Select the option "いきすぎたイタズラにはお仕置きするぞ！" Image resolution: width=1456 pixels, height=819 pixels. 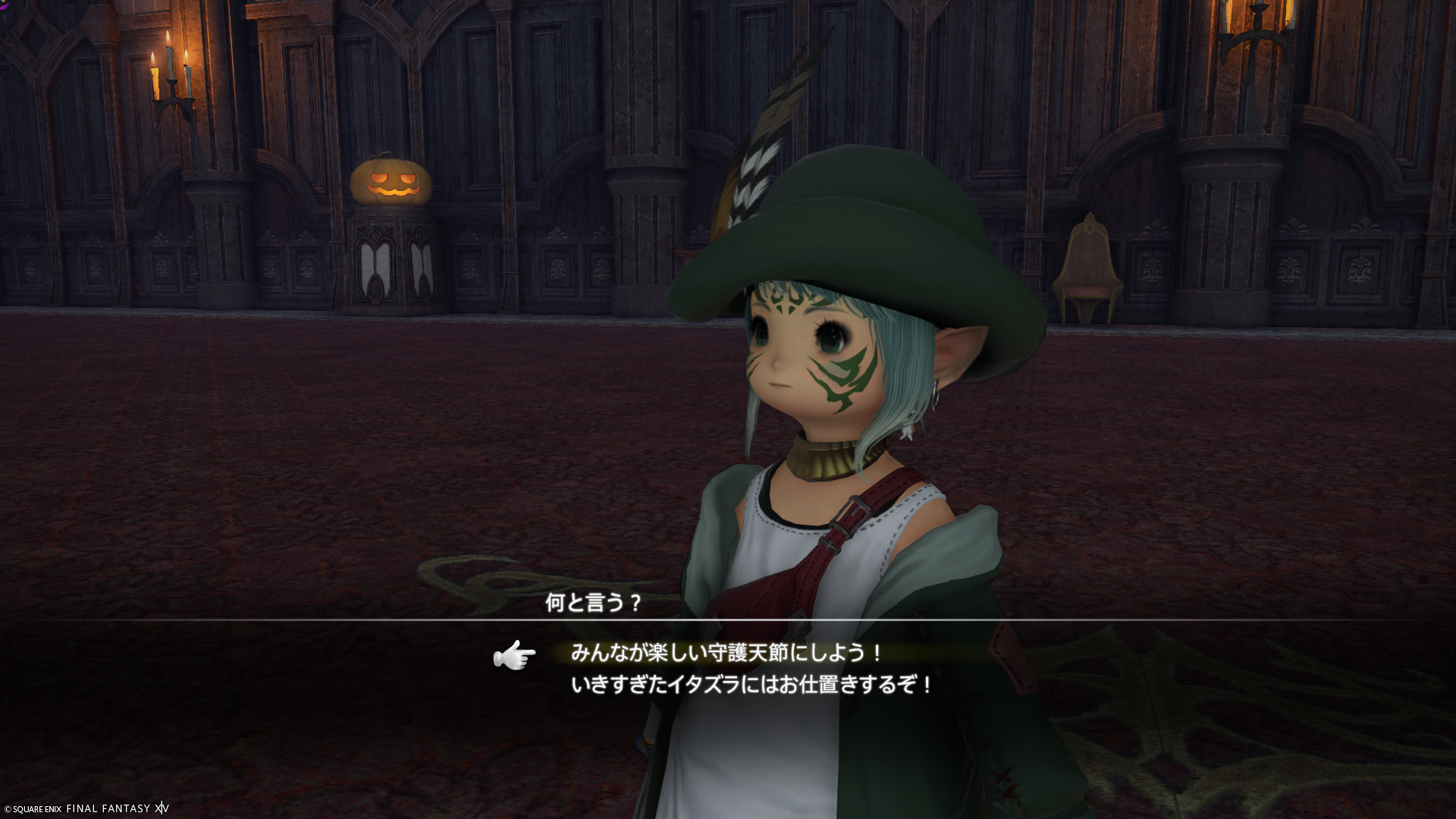[752, 686]
